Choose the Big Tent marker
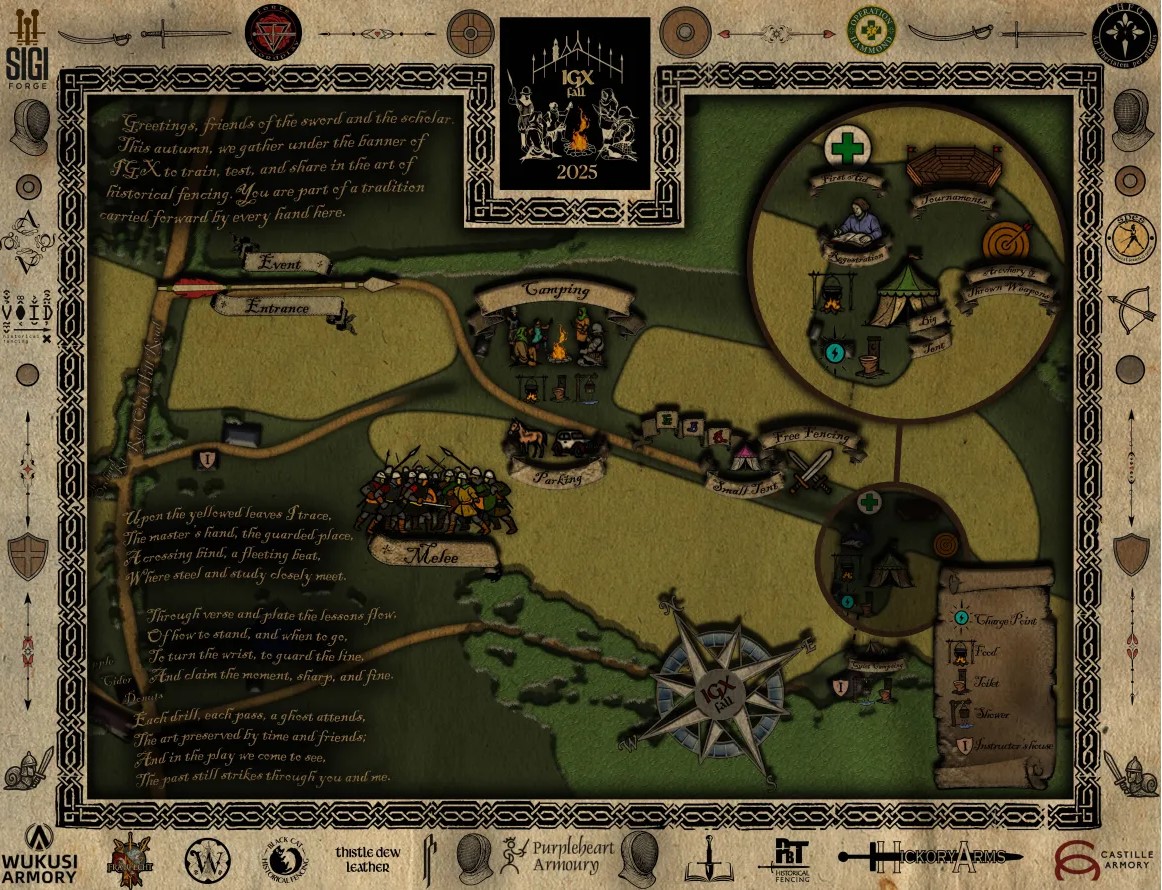Viewport: 1162px width, 890px height. [x=904, y=296]
